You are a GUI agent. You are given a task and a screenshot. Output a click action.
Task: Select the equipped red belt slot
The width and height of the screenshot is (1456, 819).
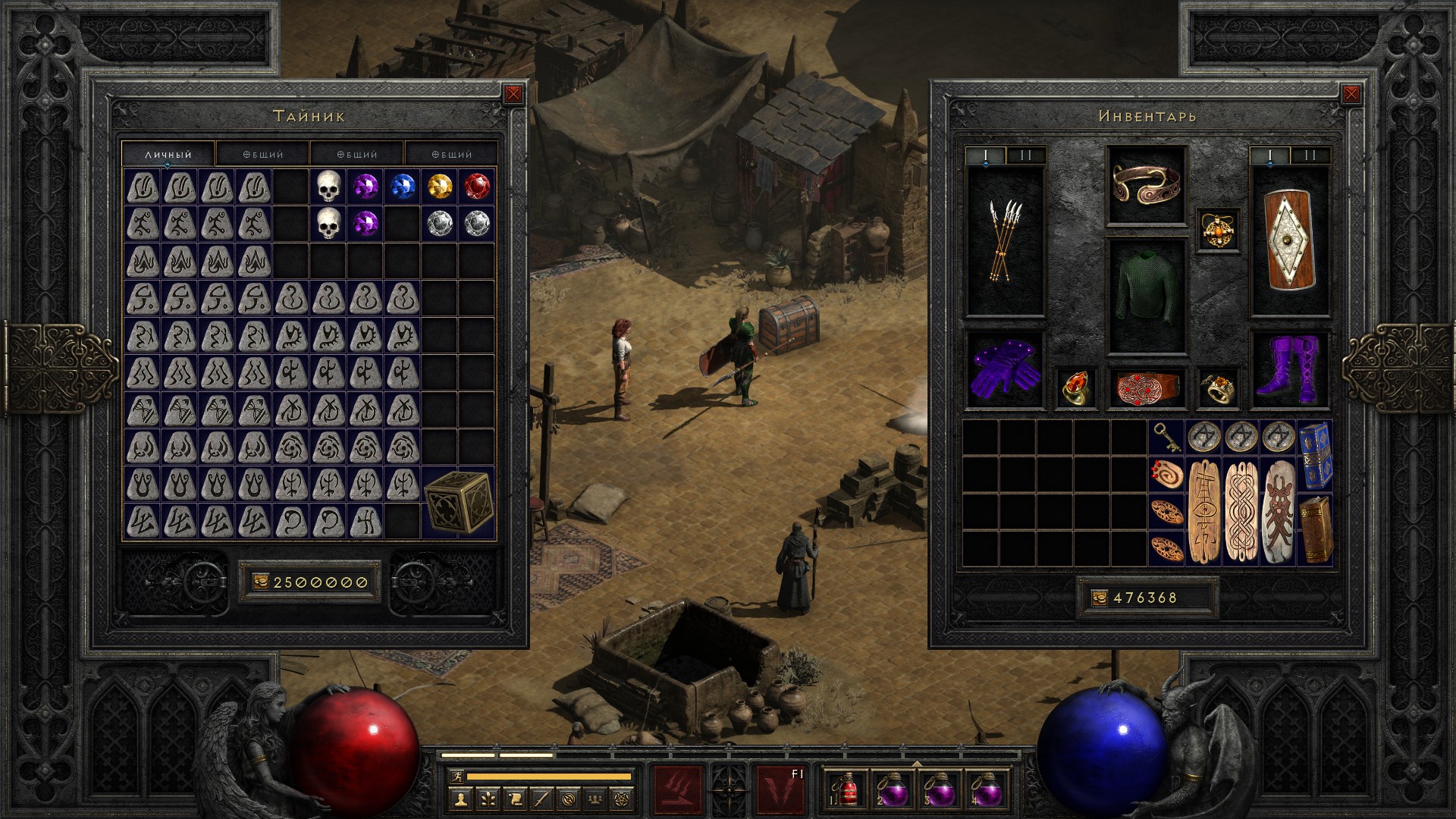click(x=1146, y=388)
